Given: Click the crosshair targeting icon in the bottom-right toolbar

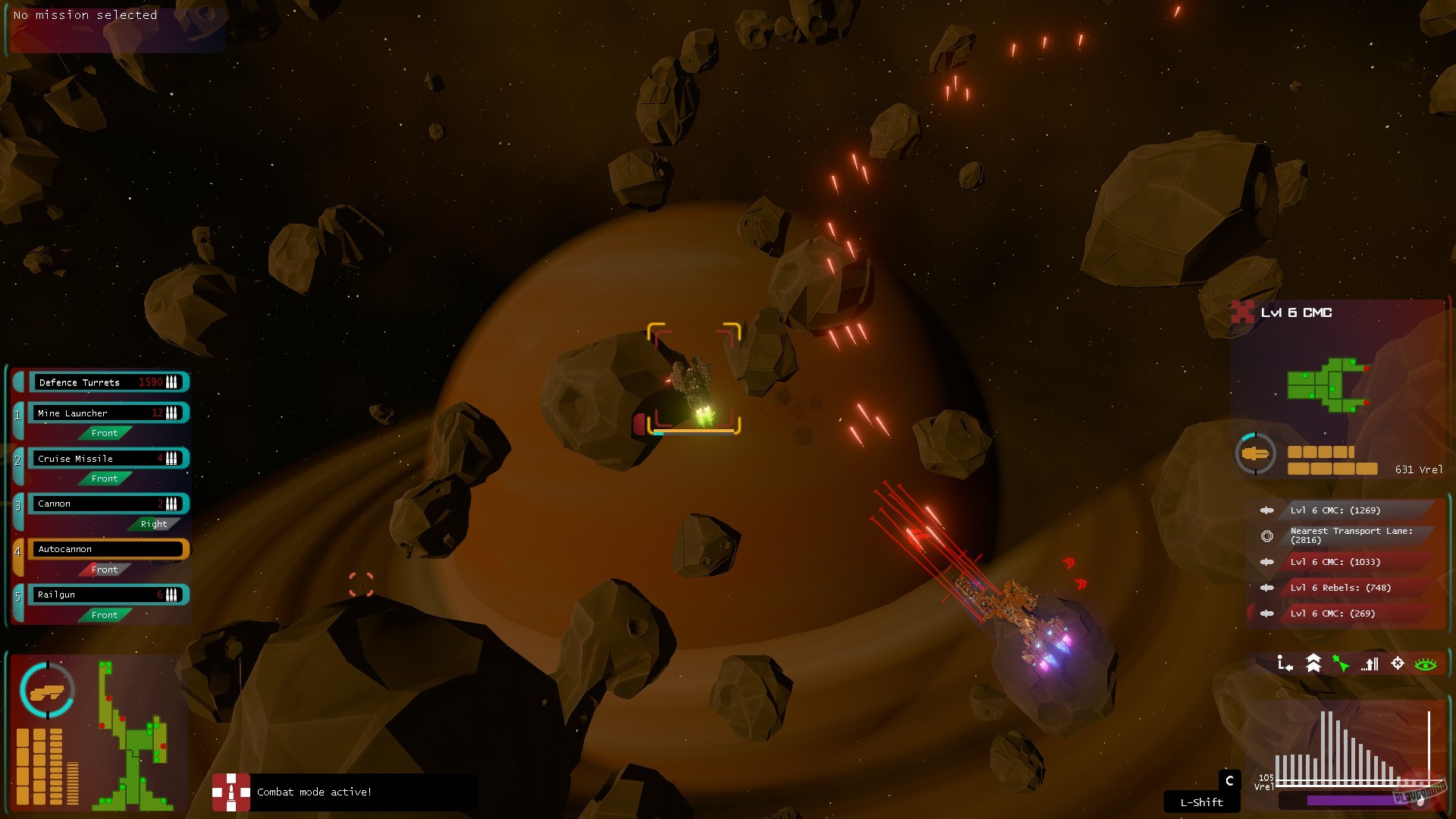Looking at the screenshot, I should 1396,664.
